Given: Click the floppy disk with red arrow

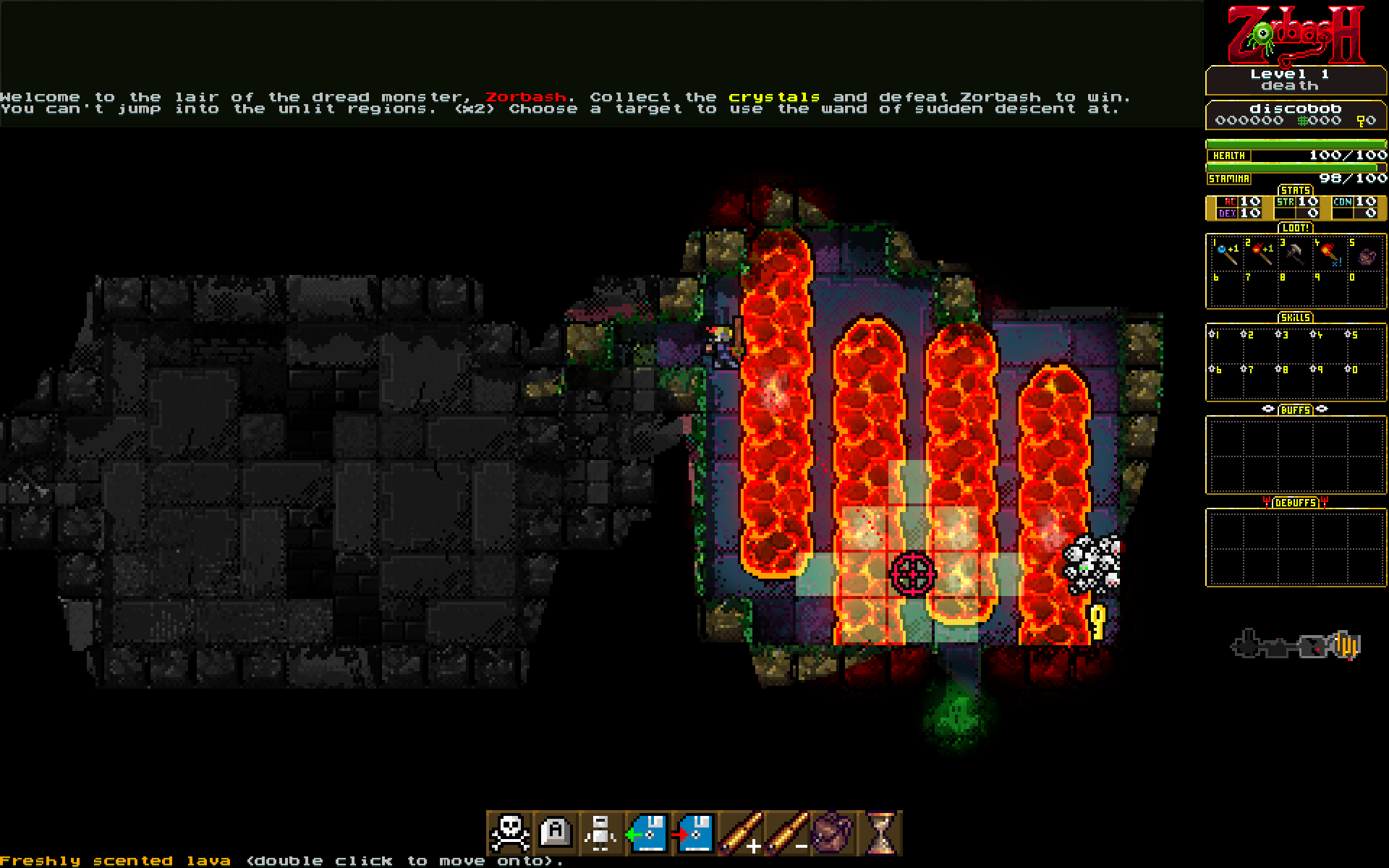Looking at the screenshot, I should pos(693,833).
